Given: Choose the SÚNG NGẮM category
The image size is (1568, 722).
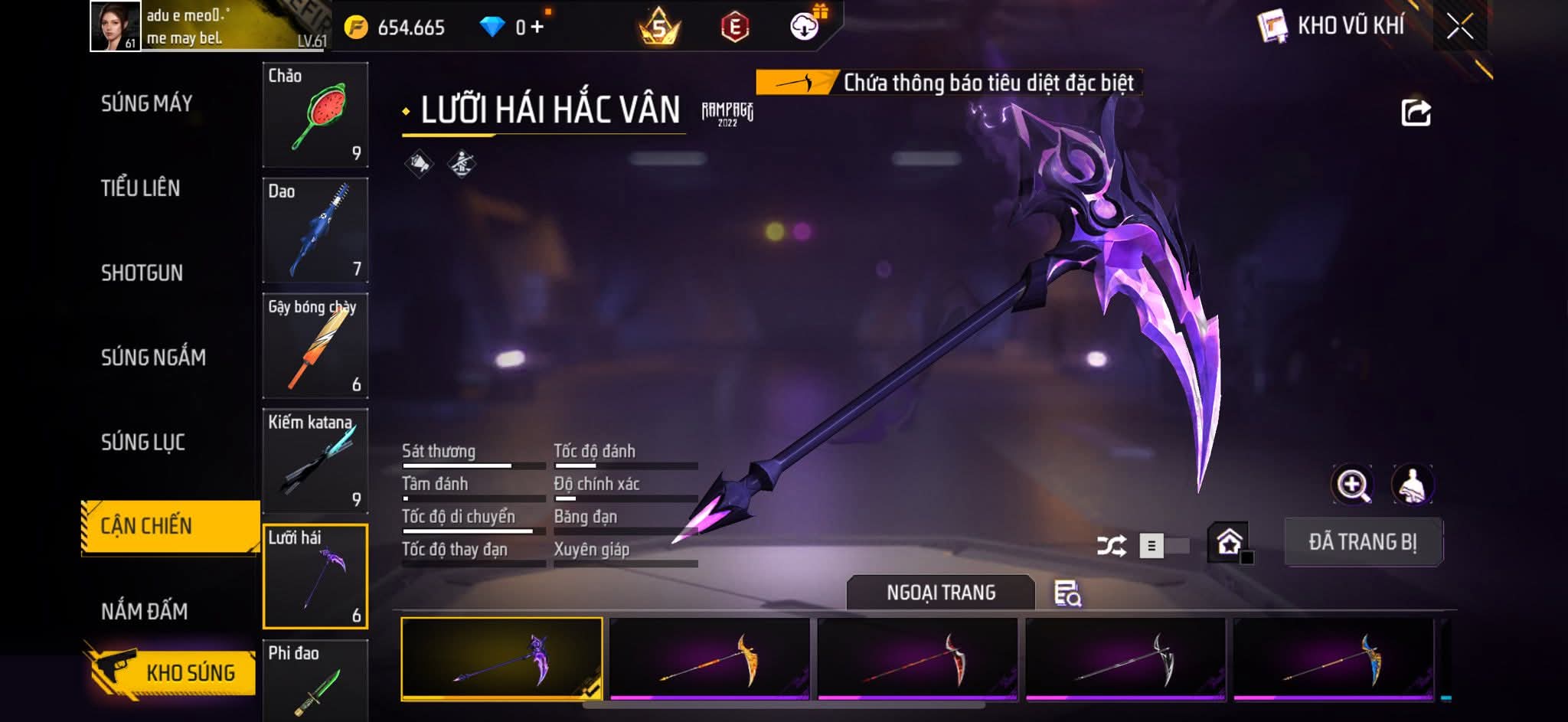Looking at the screenshot, I should pyautogui.click(x=153, y=358).
